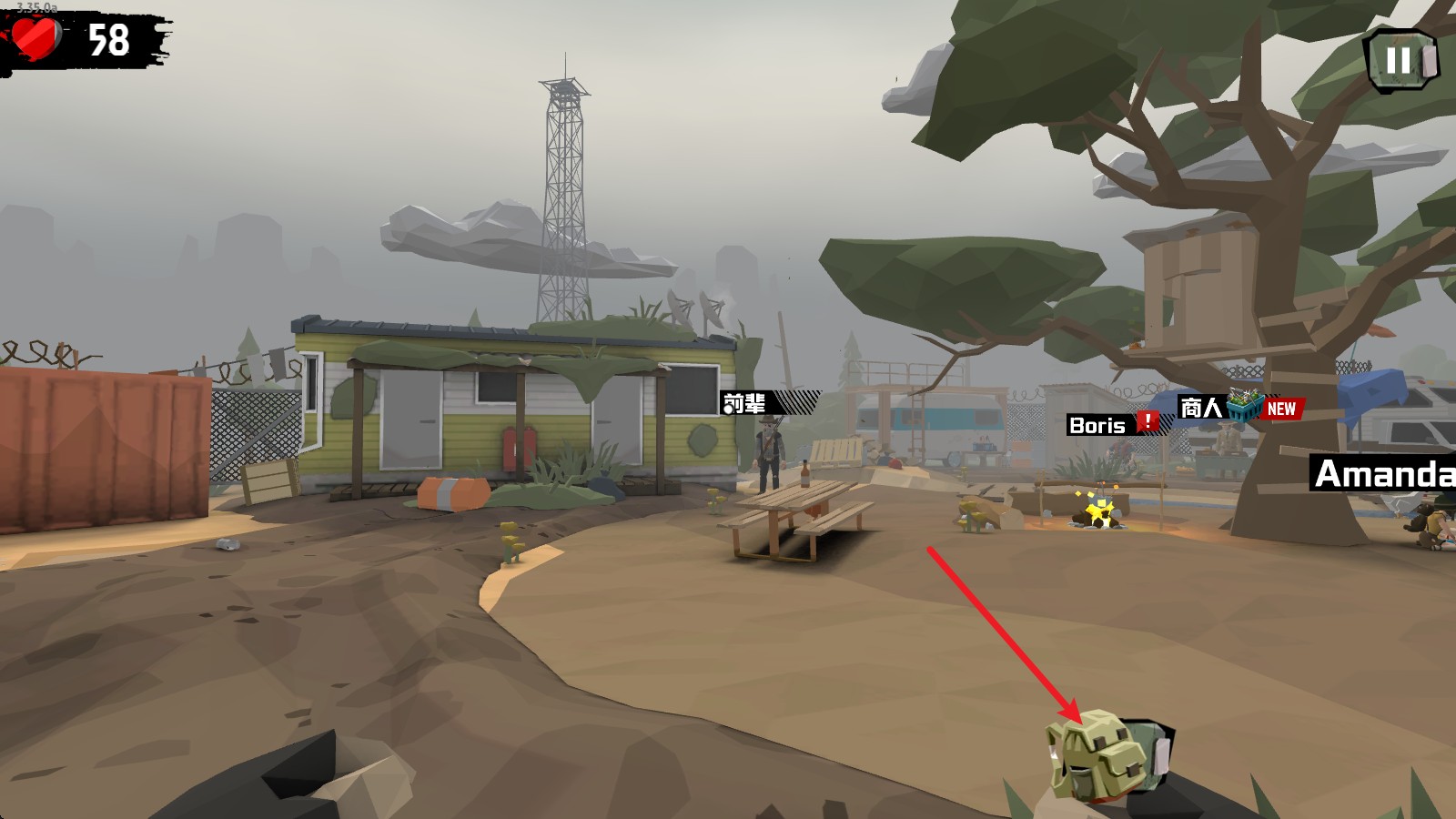Screen dimensions: 1456x819
Task: Choose the Amanda name label
Action: click(x=1382, y=474)
